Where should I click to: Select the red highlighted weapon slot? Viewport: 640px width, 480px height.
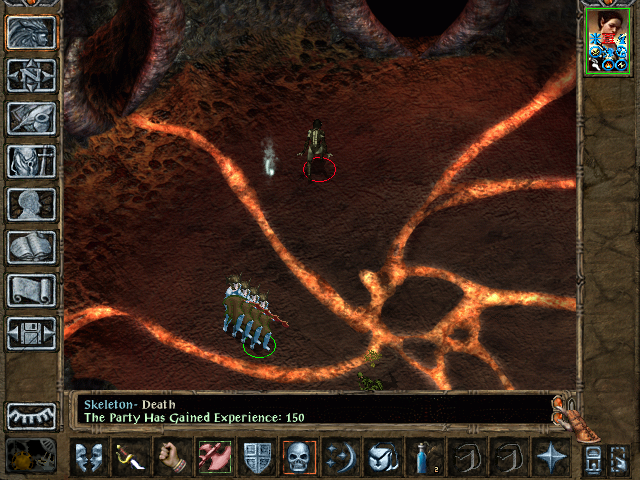coord(216,457)
